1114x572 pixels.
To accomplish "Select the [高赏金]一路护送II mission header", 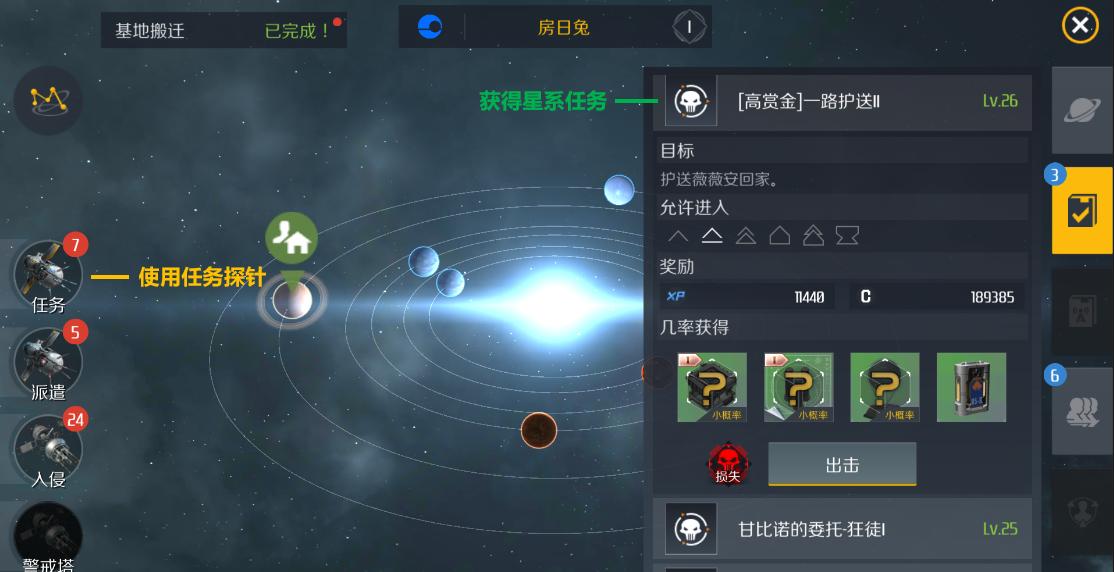I will coord(845,101).
